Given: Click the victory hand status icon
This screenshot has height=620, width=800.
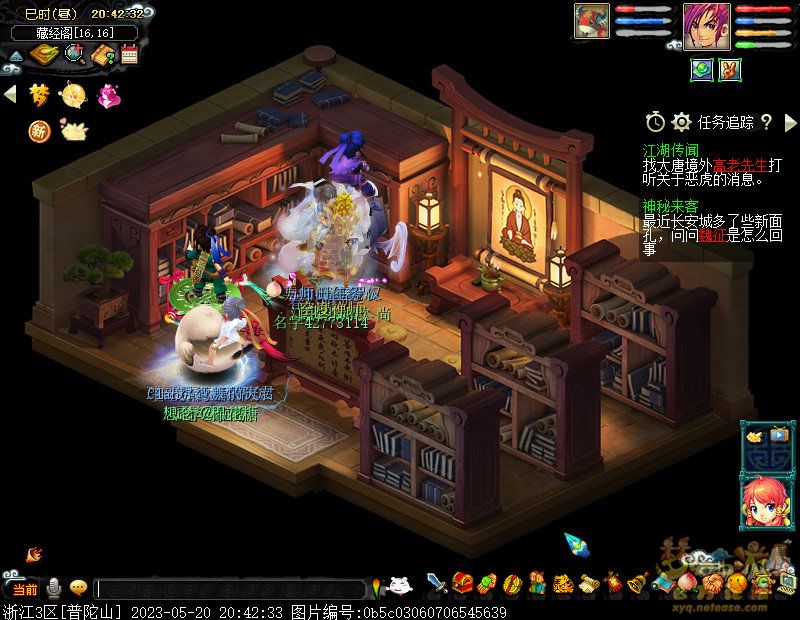Looking at the screenshot, I should point(732,69).
